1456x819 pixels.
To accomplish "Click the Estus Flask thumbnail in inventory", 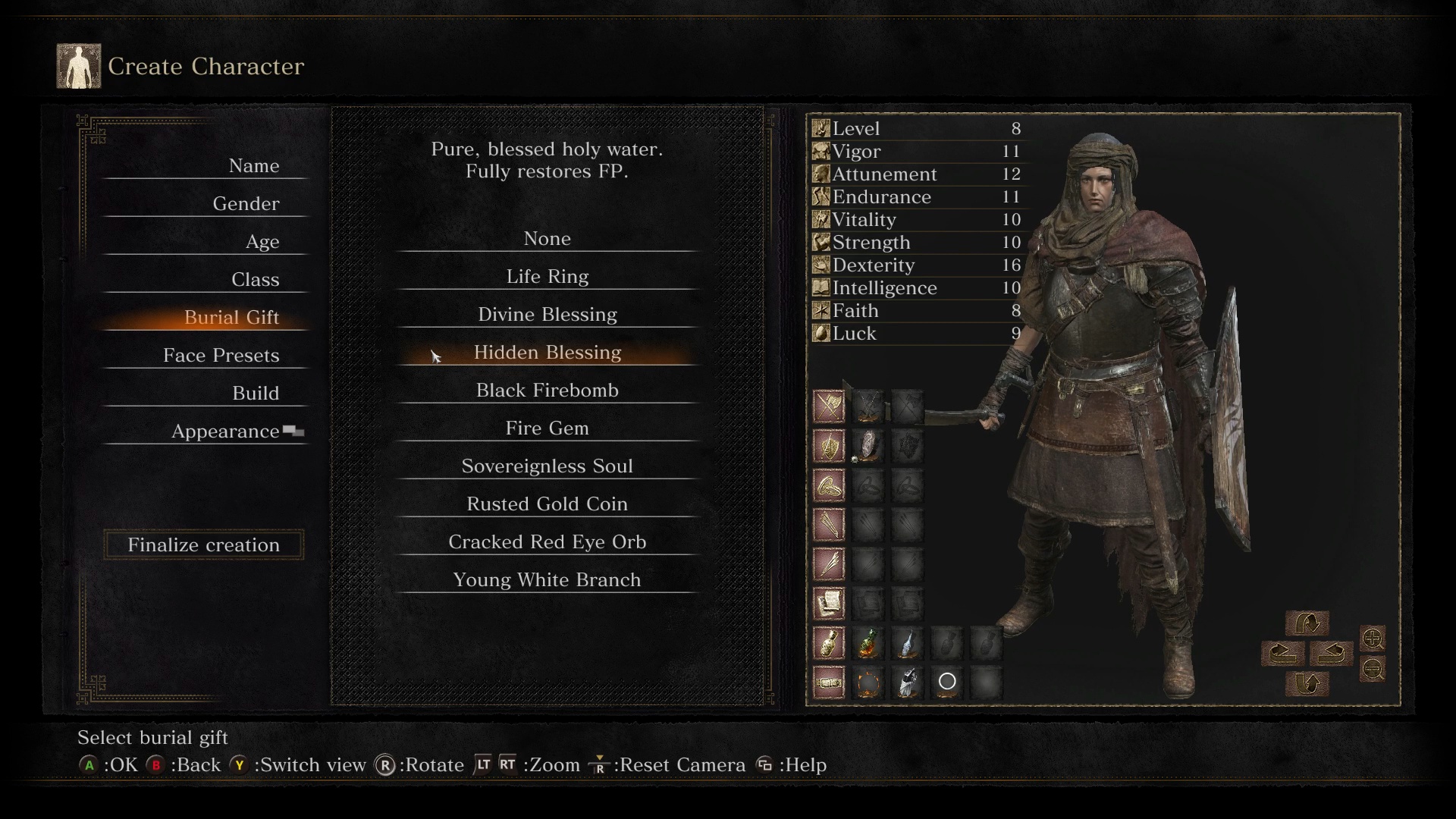I will [x=868, y=645].
